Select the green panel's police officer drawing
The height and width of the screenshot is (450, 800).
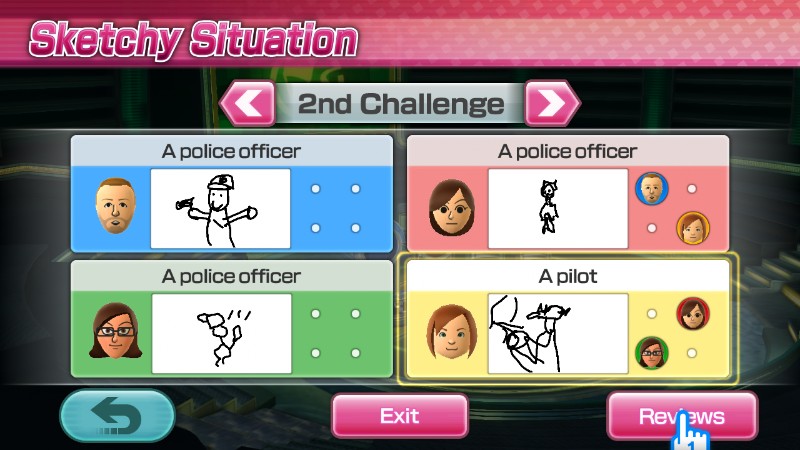tap(220, 332)
